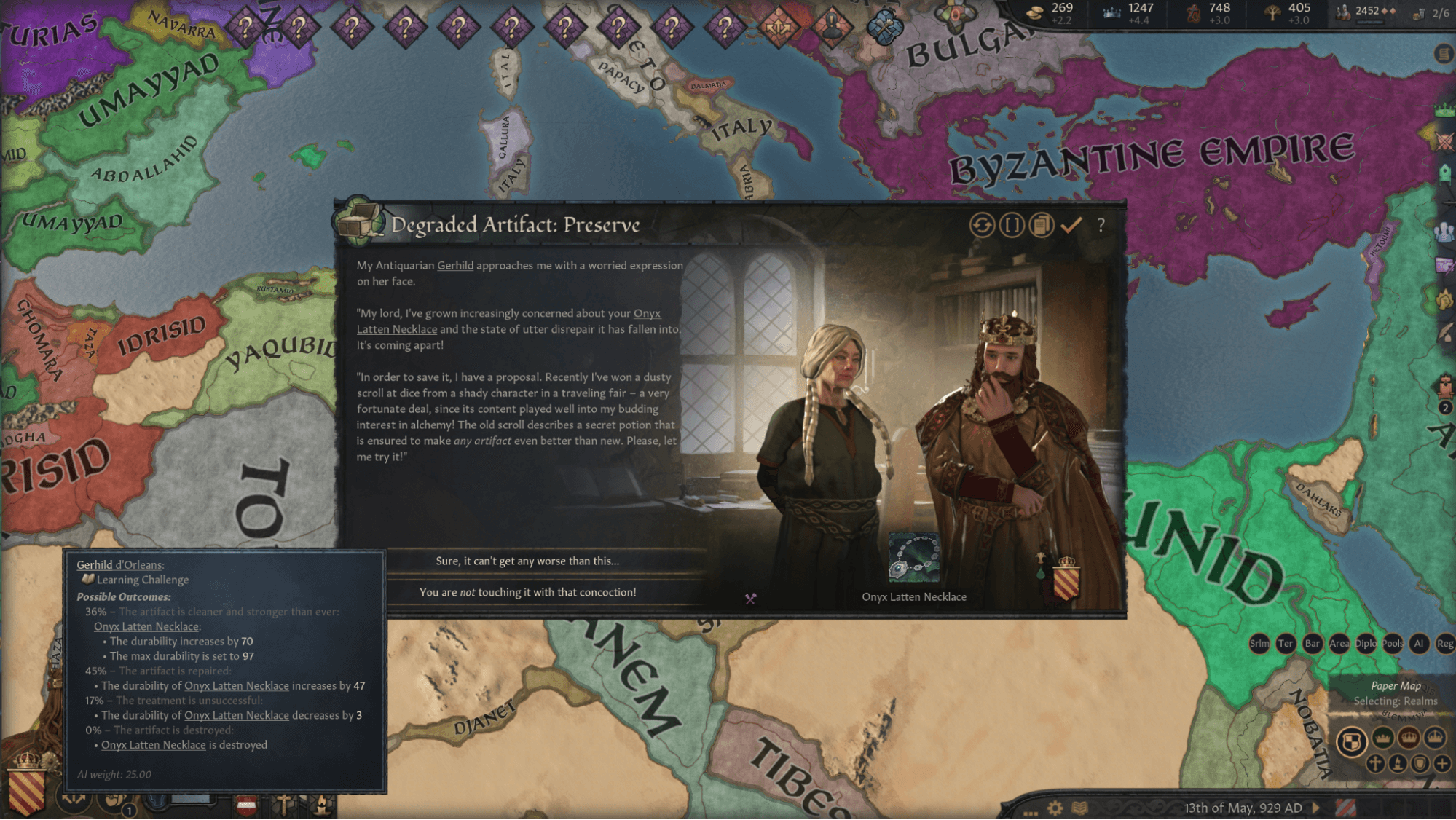Image resolution: width=1456 pixels, height=820 pixels.
Task: Click the Gerhild link in the event text
Action: pyautogui.click(x=454, y=266)
